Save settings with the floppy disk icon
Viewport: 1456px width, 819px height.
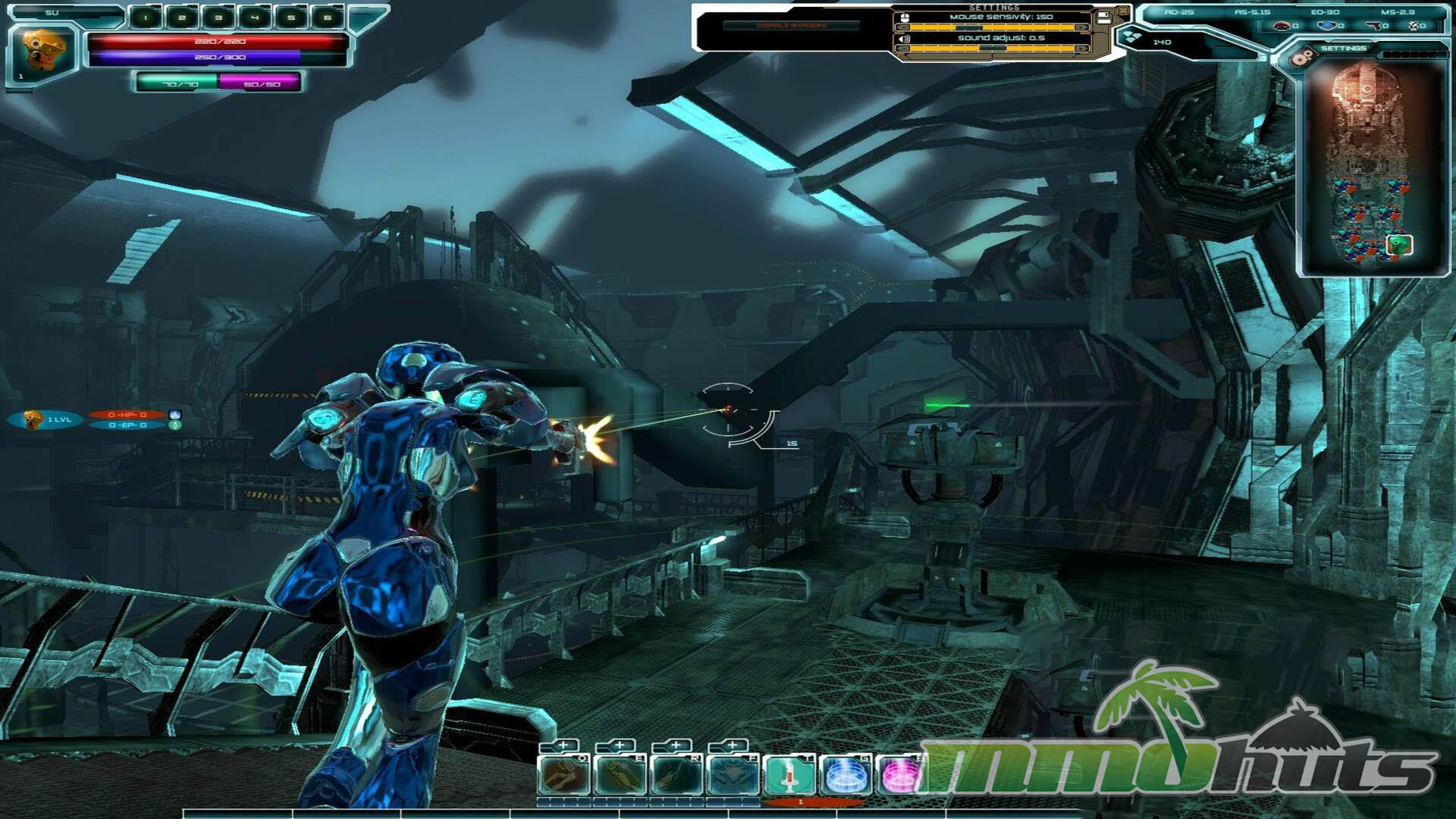coord(1103,17)
